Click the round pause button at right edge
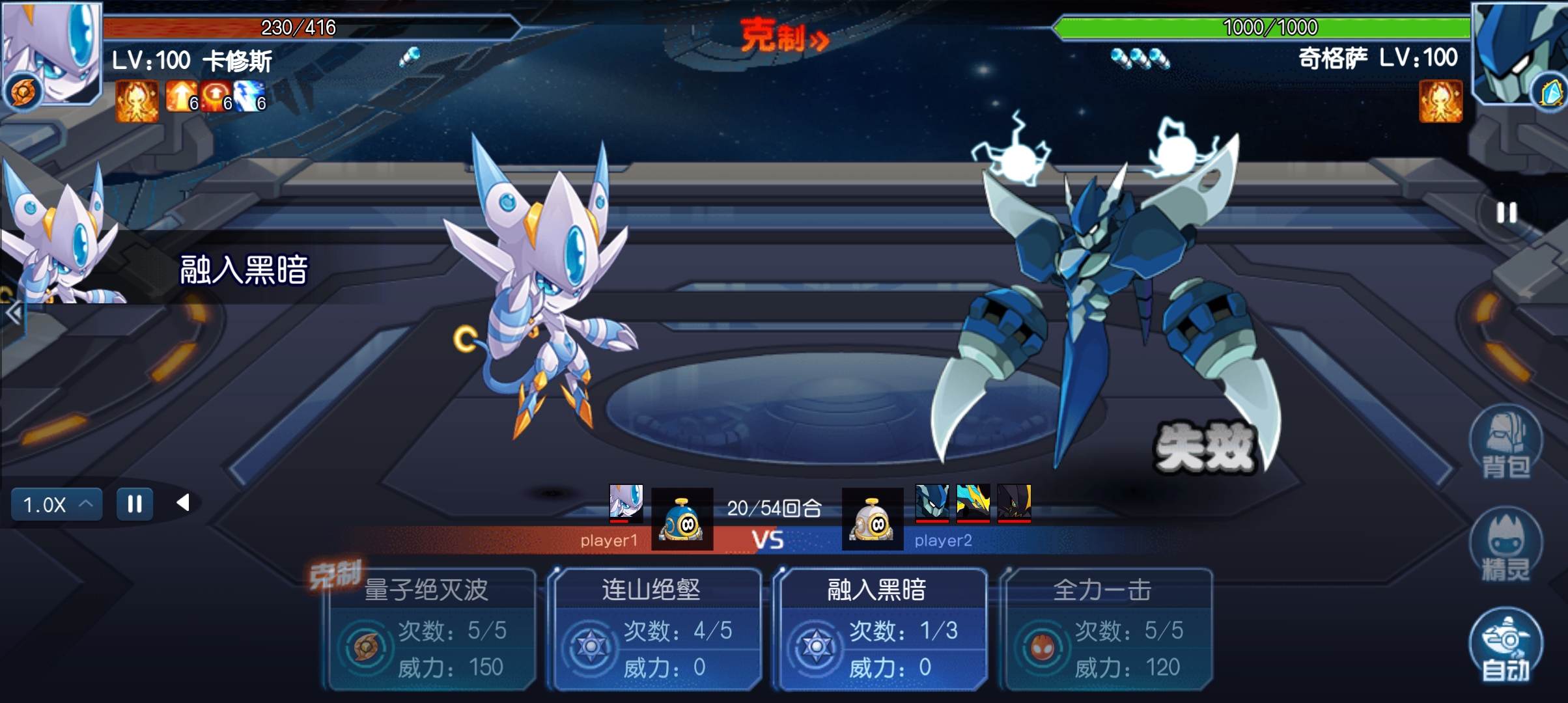The width and height of the screenshot is (1568, 703). pos(1506,213)
